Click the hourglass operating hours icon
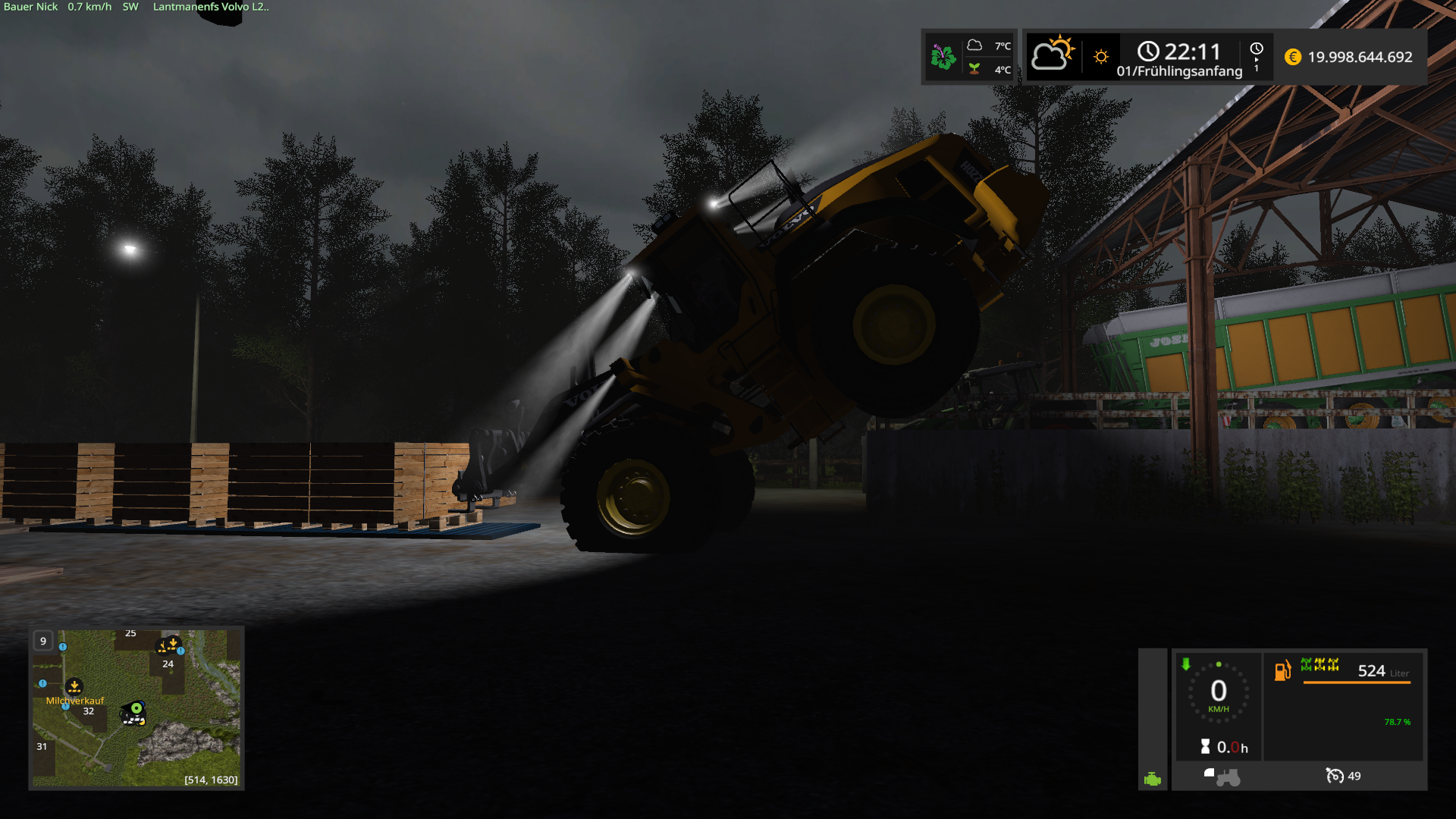Viewport: 1456px width, 819px height. tap(1205, 747)
